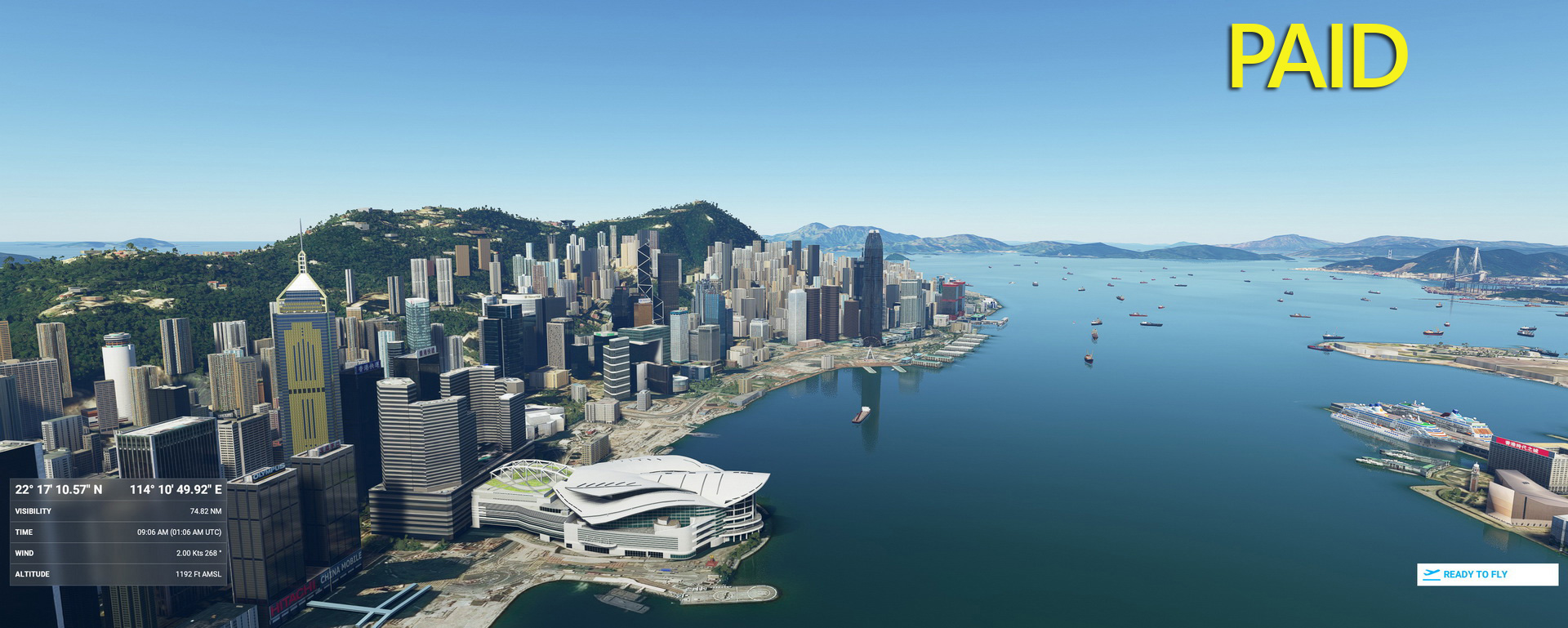Click the Ready to Fly button
This screenshot has width=1568, height=628.
[x=1486, y=574]
